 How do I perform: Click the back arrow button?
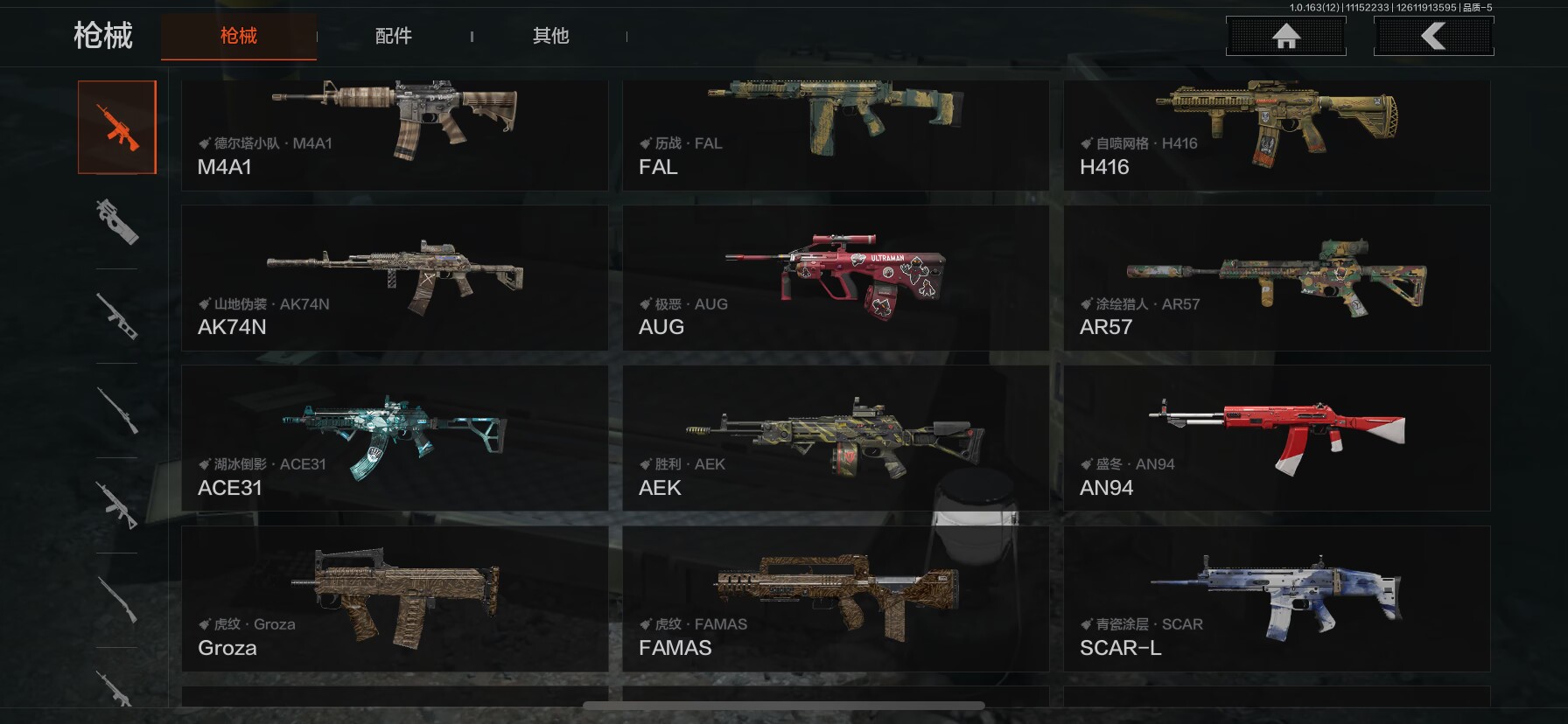coord(1433,37)
